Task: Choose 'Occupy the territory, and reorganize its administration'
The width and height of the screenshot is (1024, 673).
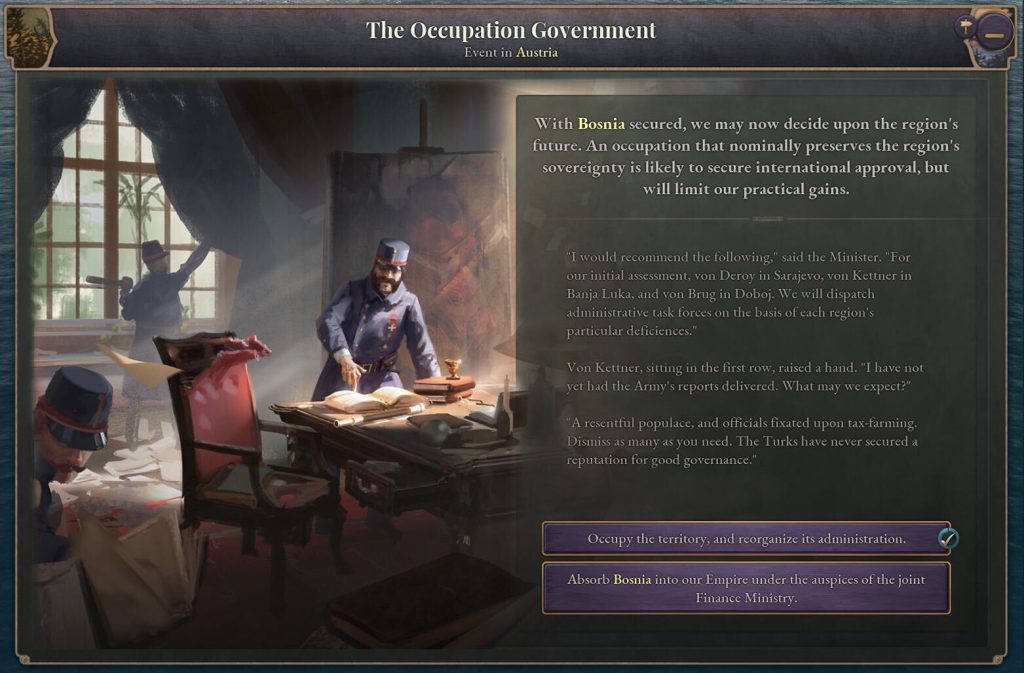Action: point(746,539)
